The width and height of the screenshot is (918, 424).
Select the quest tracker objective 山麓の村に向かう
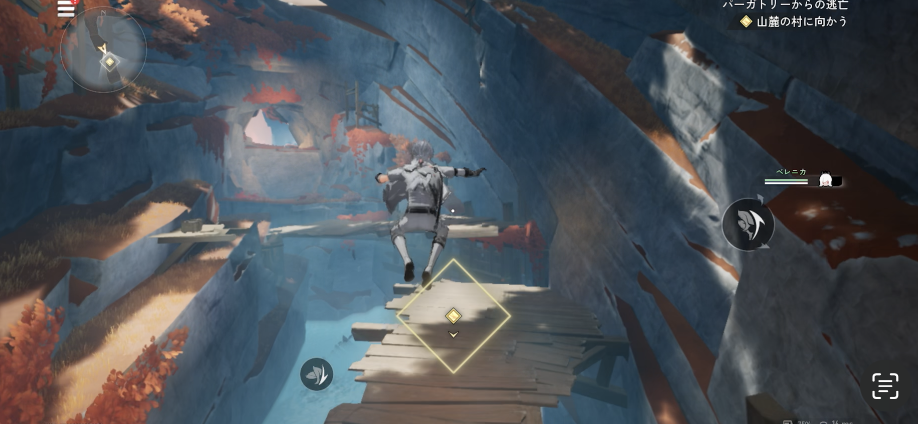click(794, 21)
